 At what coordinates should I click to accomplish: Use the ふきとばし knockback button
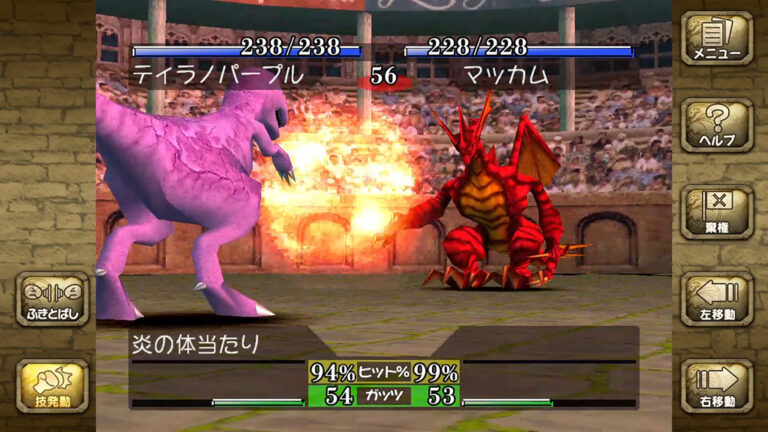click(x=52, y=298)
